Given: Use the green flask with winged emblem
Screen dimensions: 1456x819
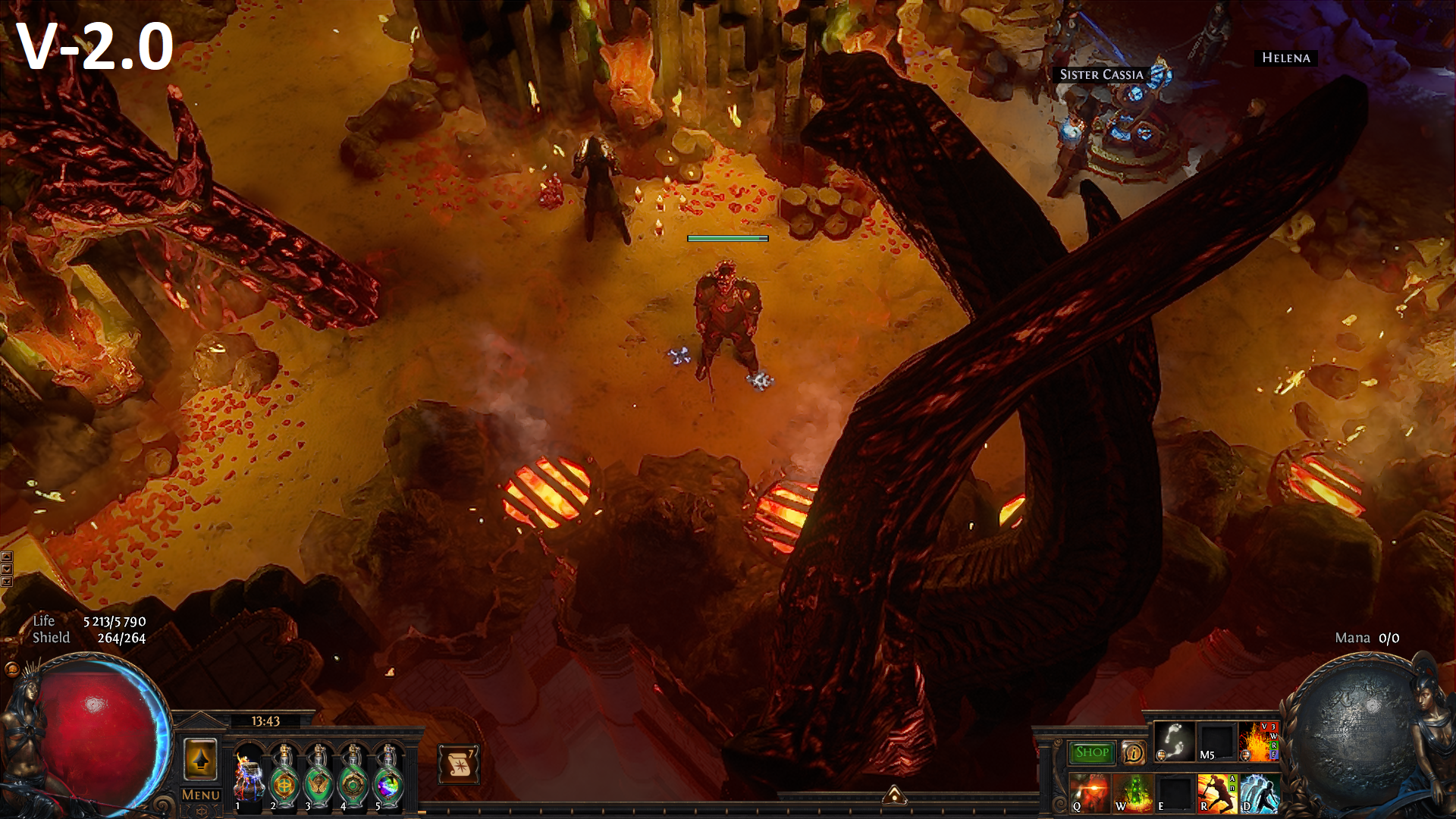Looking at the screenshot, I should click(318, 777).
